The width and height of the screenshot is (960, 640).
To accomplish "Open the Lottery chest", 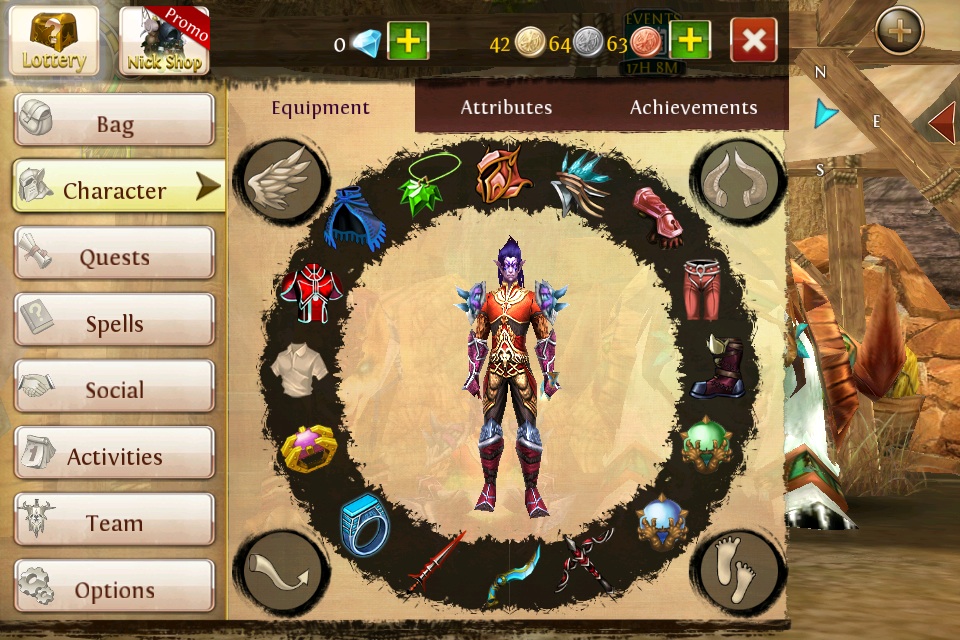I will pos(55,40).
